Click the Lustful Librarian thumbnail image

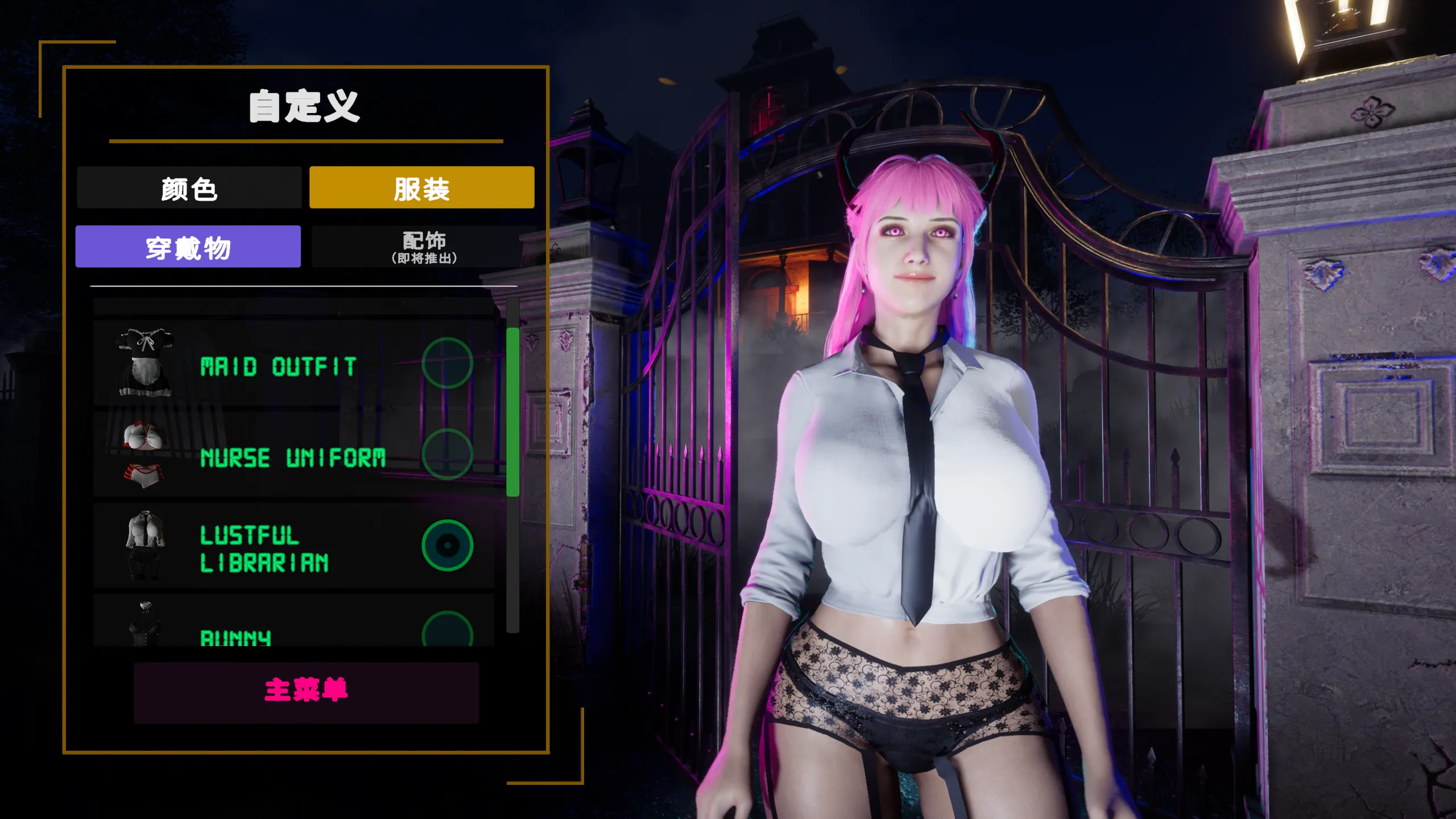coord(145,545)
